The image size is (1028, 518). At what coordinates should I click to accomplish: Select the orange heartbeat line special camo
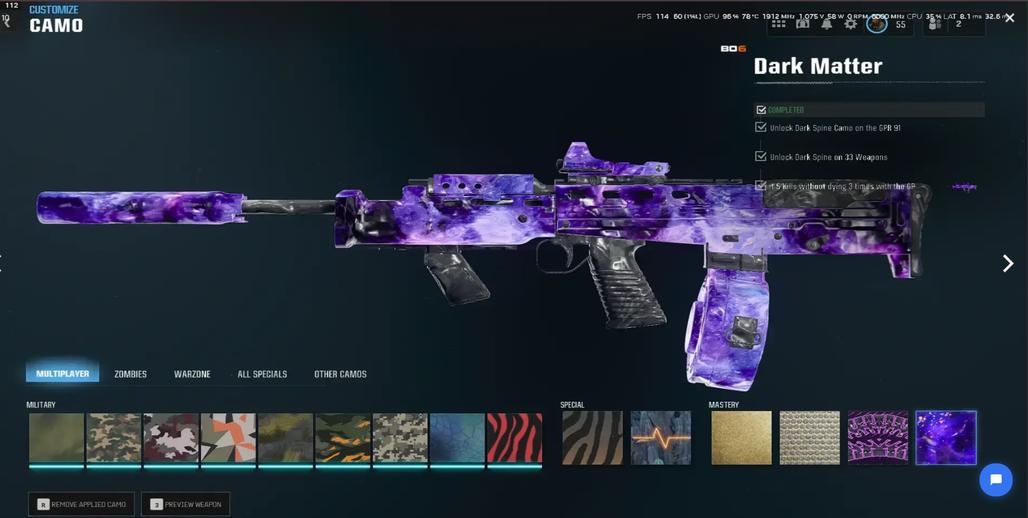point(660,438)
